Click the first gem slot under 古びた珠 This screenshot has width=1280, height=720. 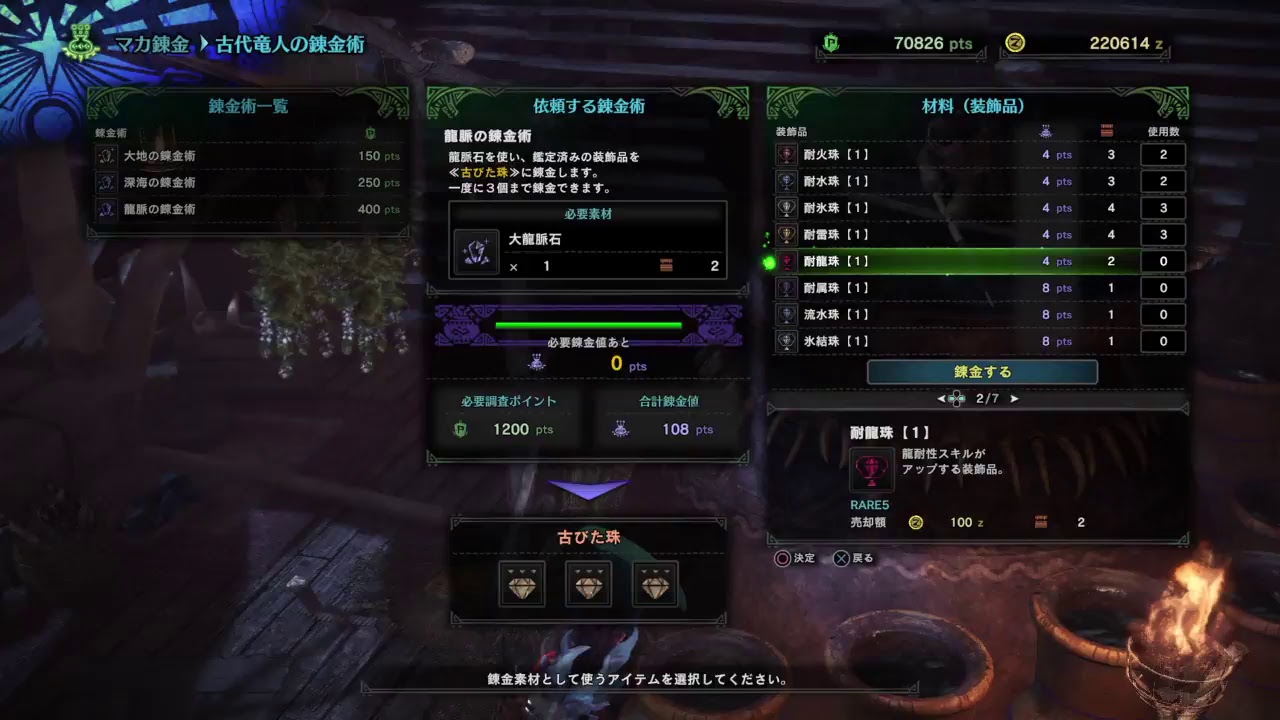point(520,584)
